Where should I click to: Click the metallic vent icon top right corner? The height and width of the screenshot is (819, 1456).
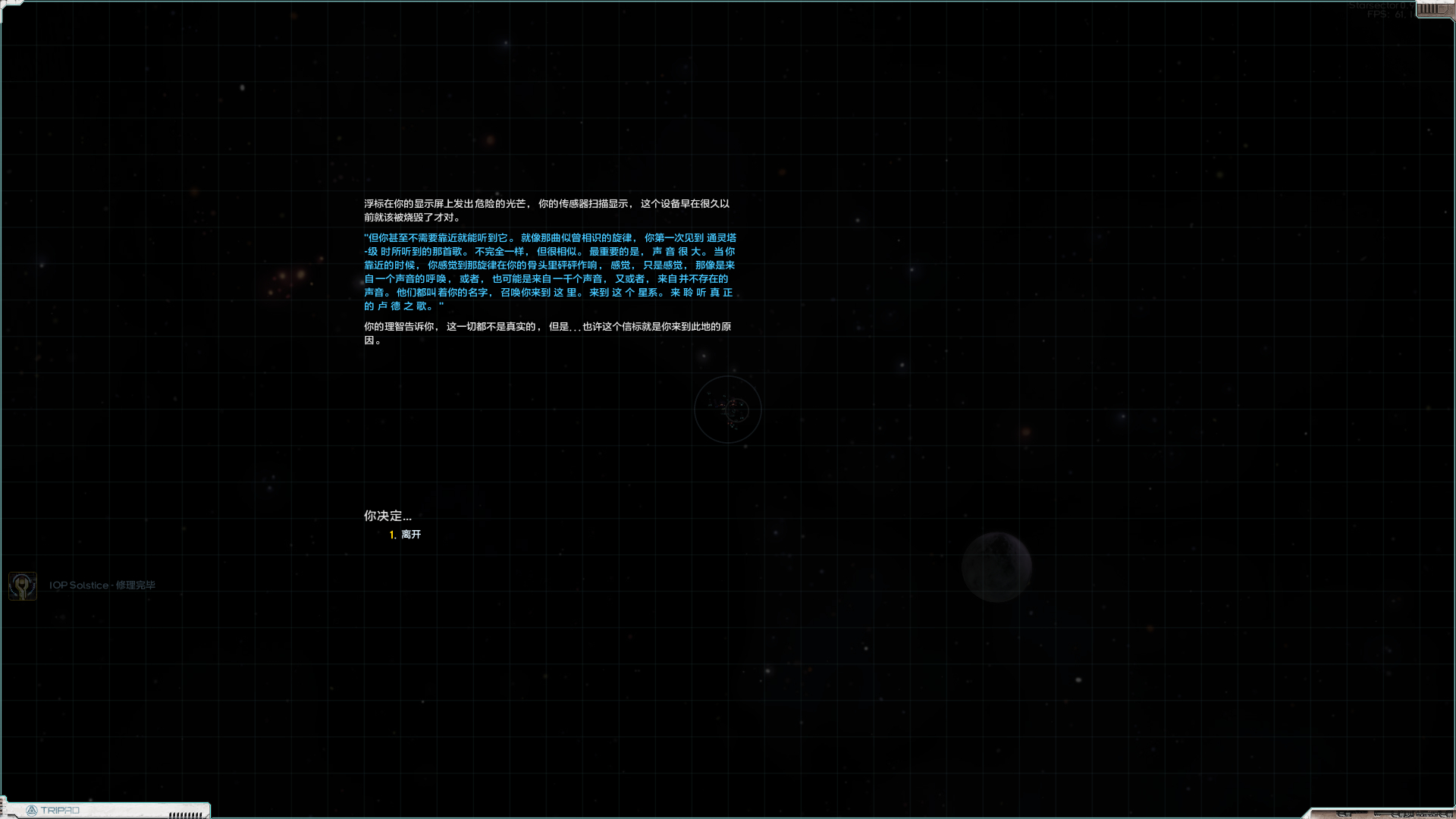coord(1429,10)
